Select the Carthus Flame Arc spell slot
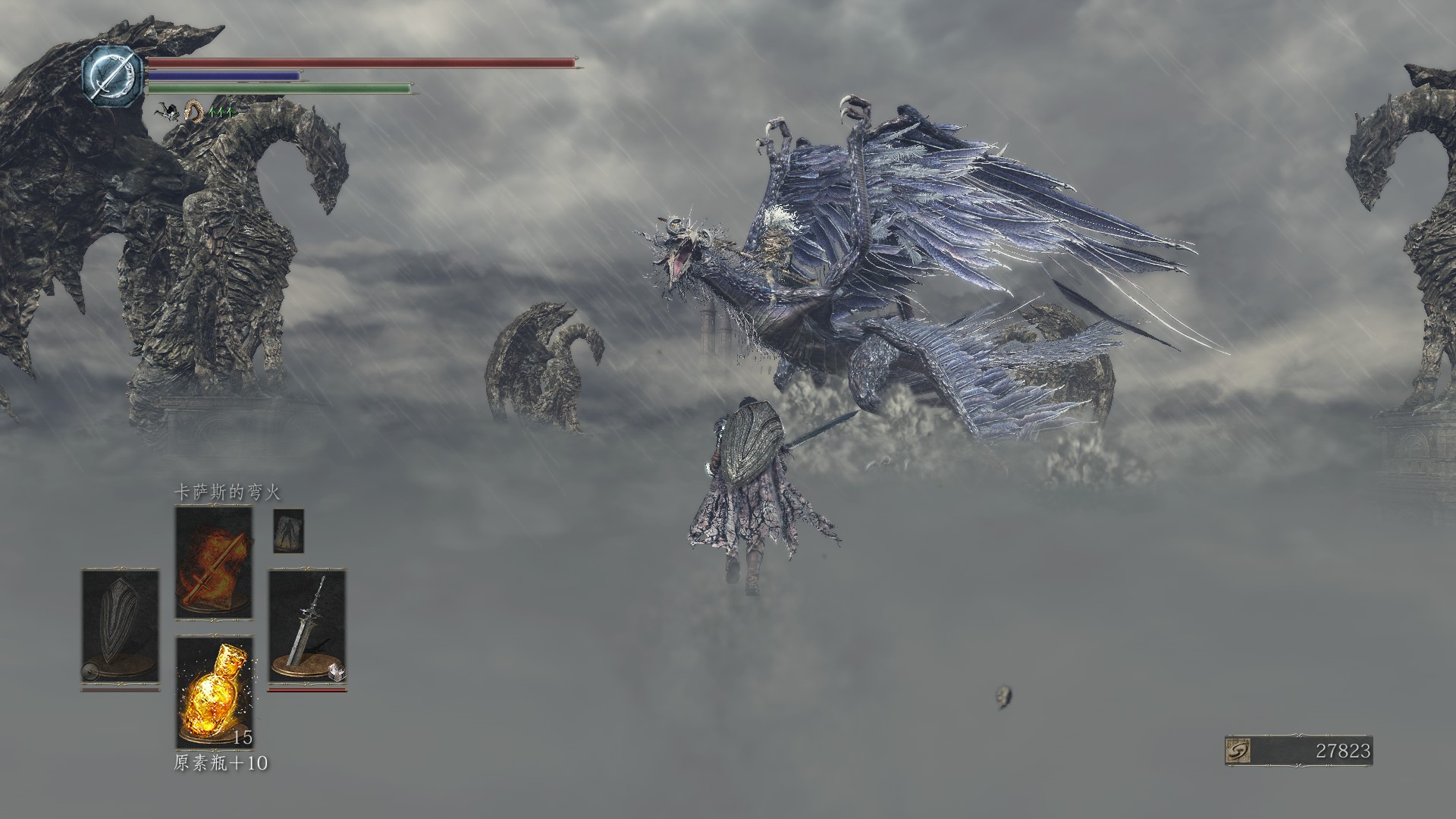The height and width of the screenshot is (819, 1456). click(213, 562)
